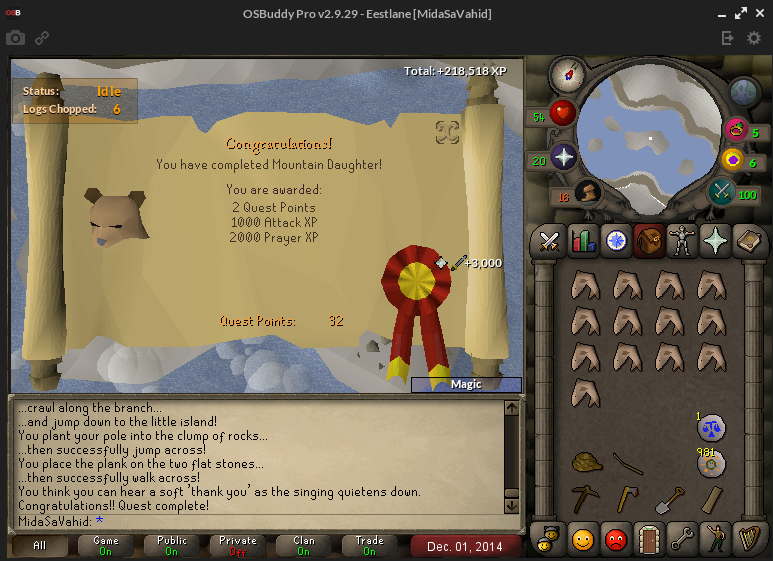
Task: Click the compass to face north
Action: [566, 73]
